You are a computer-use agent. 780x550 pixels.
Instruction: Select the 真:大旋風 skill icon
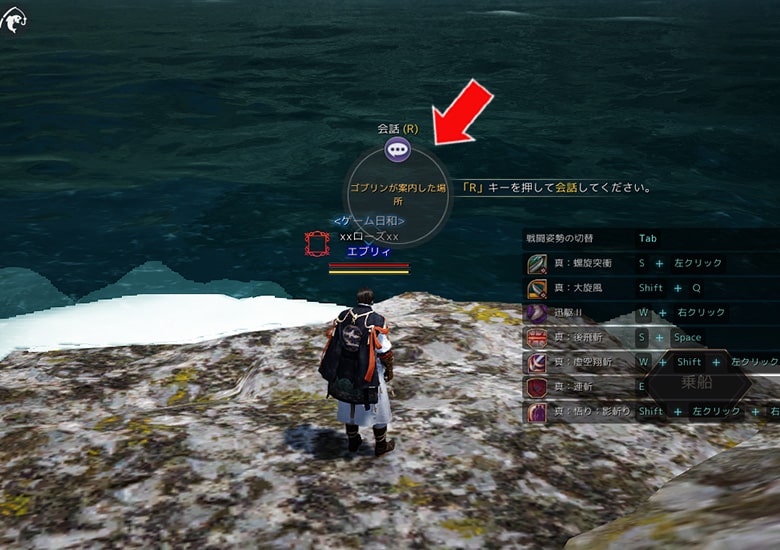[x=537, y=288]
